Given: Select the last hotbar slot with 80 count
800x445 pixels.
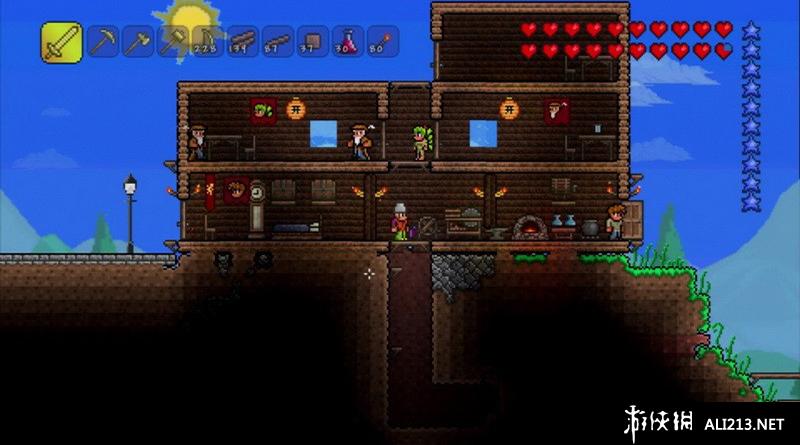Looking at the screenshot, I should pos(383,41).
